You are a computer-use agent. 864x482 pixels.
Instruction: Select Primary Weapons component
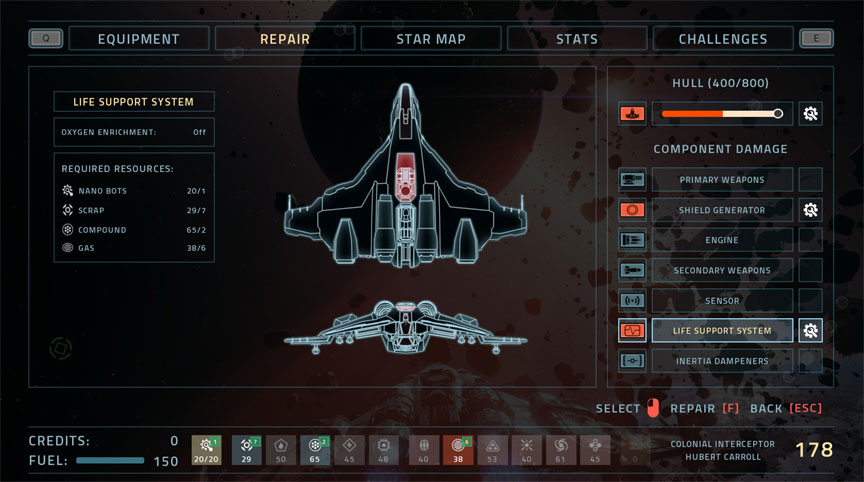721,180
